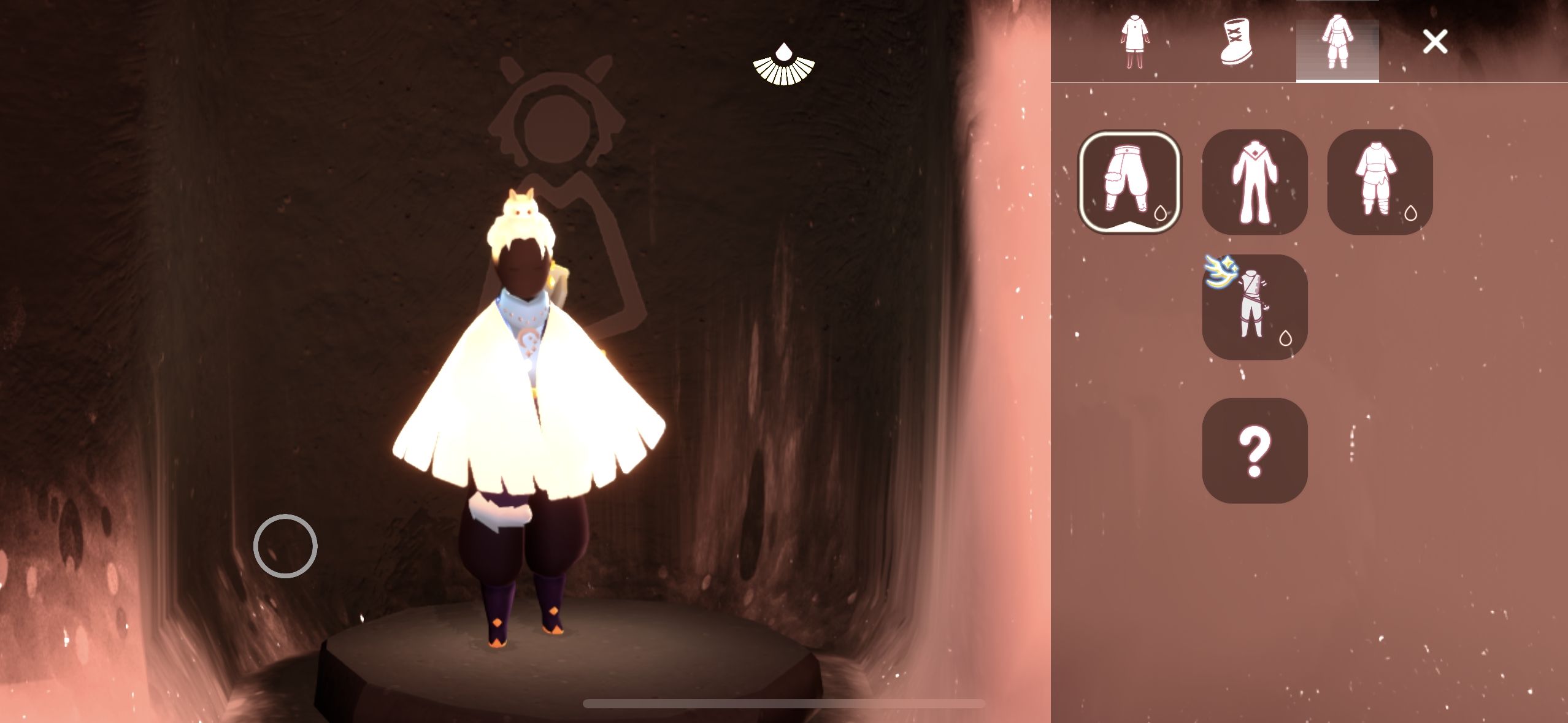Pick the winged sash outfit
Viewport: 1568px width, 723px height.
point(1255,307)
